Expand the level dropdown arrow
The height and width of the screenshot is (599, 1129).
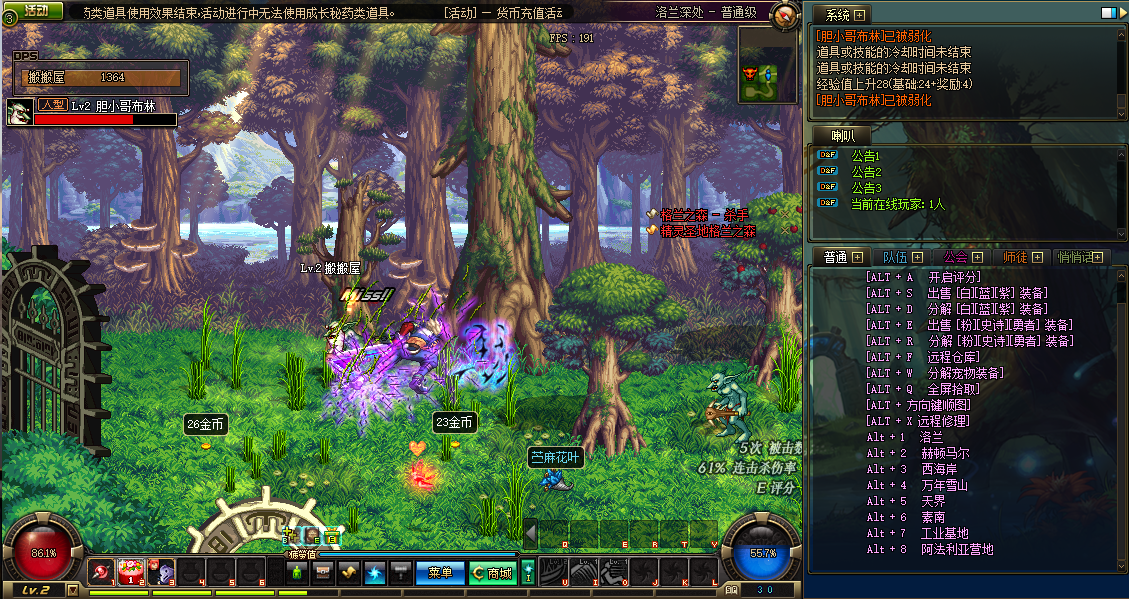coord(72,590)
